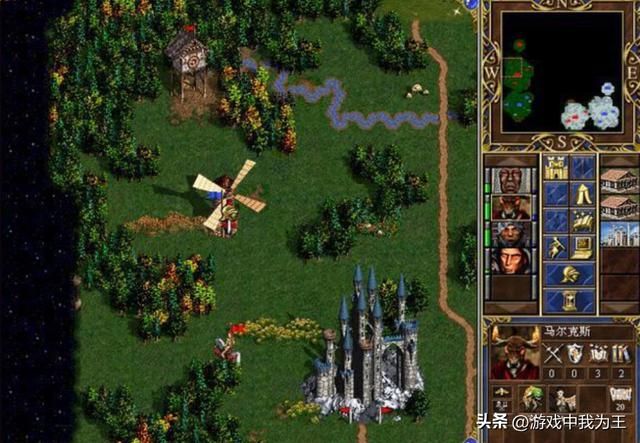Click the shield defense skill icon
This screenshot has width=640, height=443.
pyautogui.click(x=576, y=353)
